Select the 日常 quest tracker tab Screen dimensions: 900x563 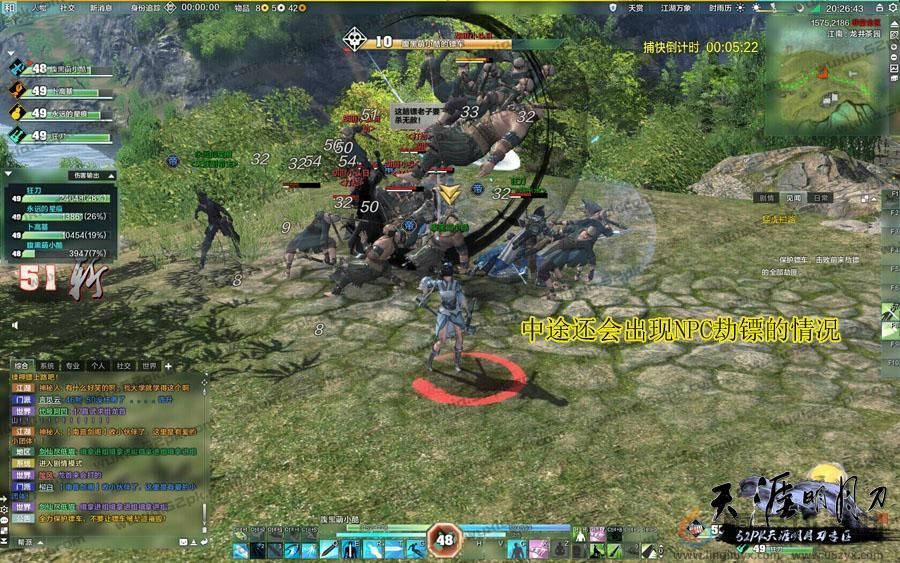(x=820, y=198)
